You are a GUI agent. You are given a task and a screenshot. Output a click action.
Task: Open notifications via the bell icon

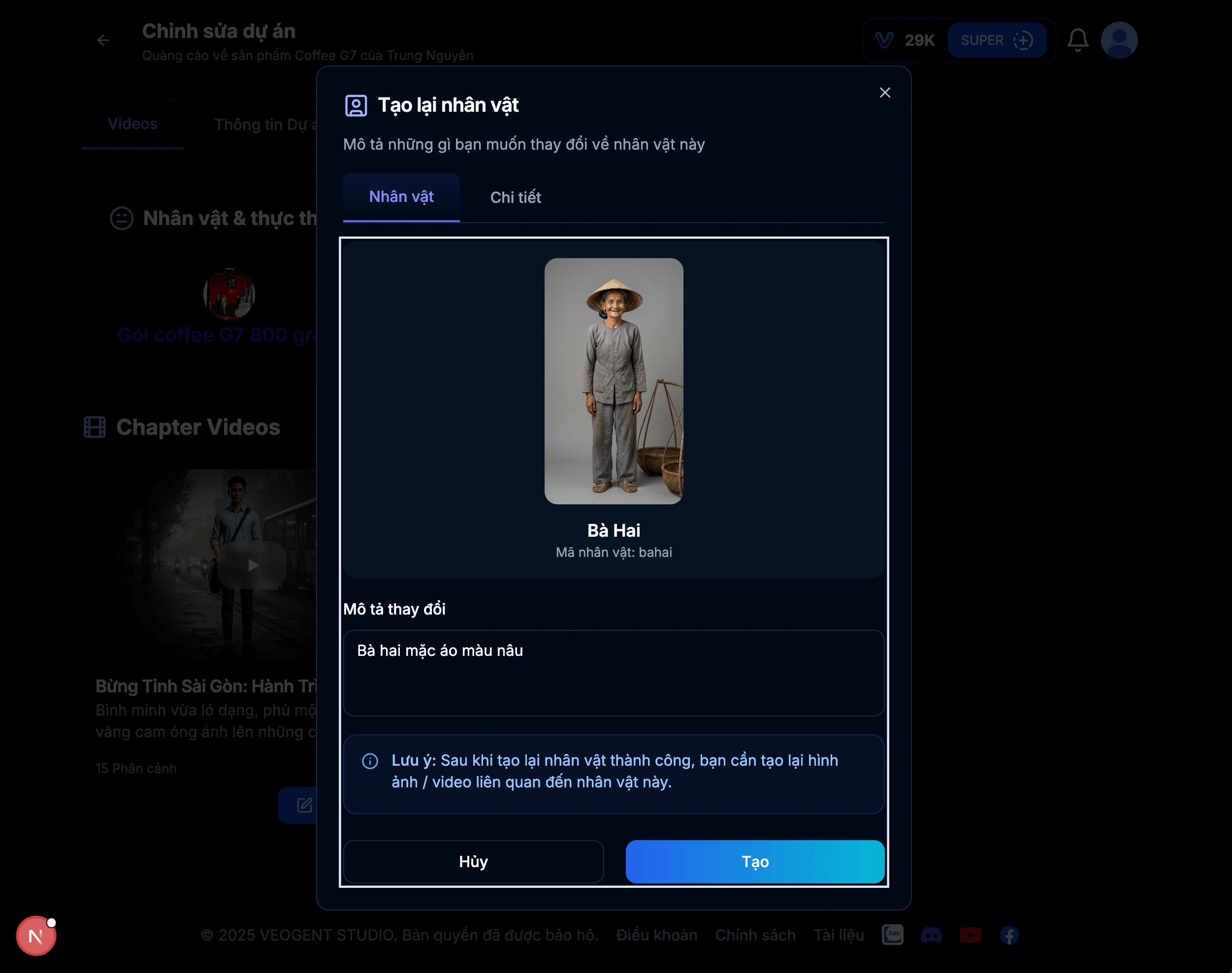tap(1078, 40)
